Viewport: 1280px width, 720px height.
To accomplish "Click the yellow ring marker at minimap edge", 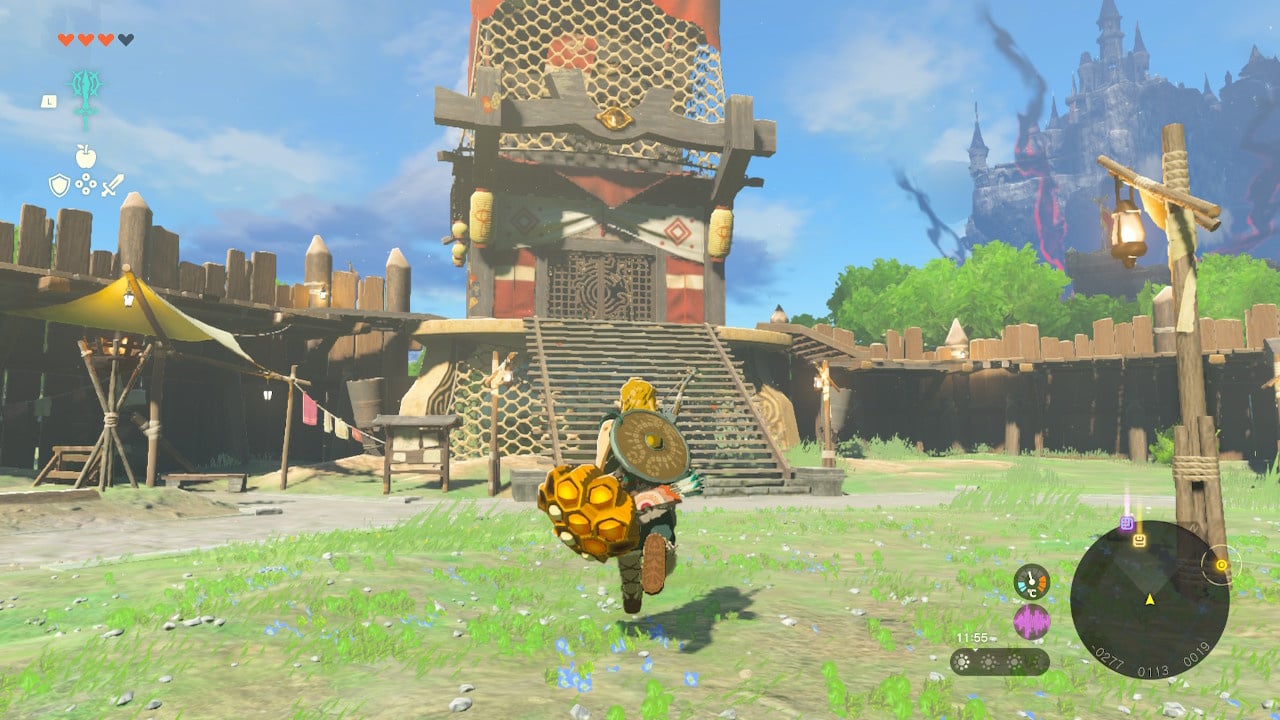I will coord(1220,565).
